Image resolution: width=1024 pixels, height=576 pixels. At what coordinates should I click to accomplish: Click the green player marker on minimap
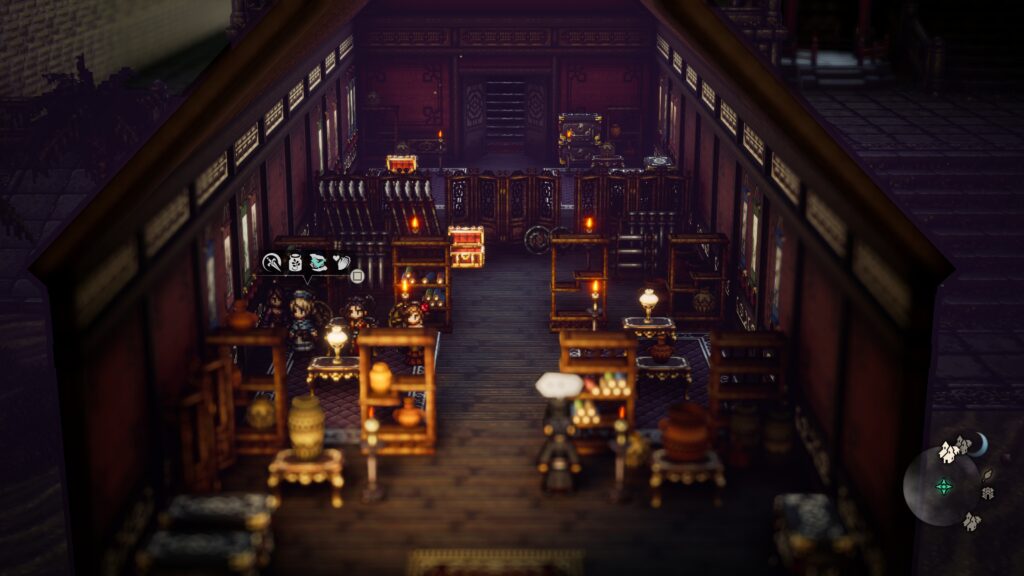[x=943, y=487]
